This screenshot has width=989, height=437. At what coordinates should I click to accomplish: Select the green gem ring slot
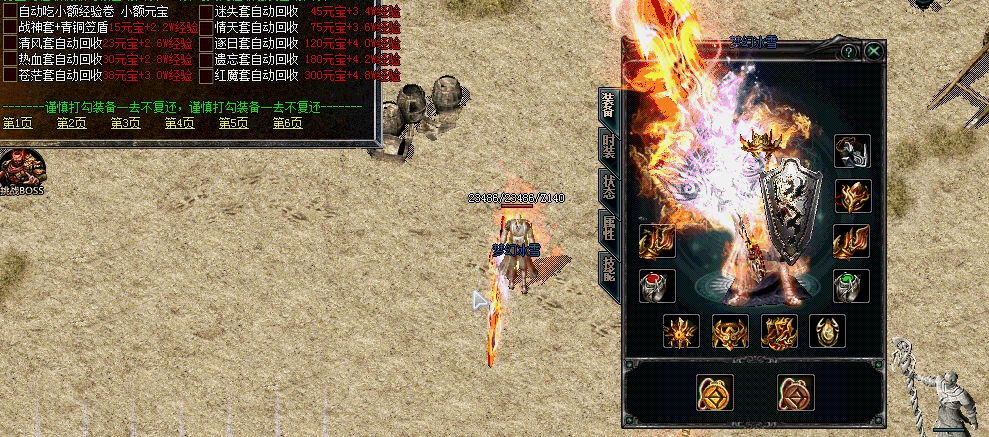(x=851, y=286)
